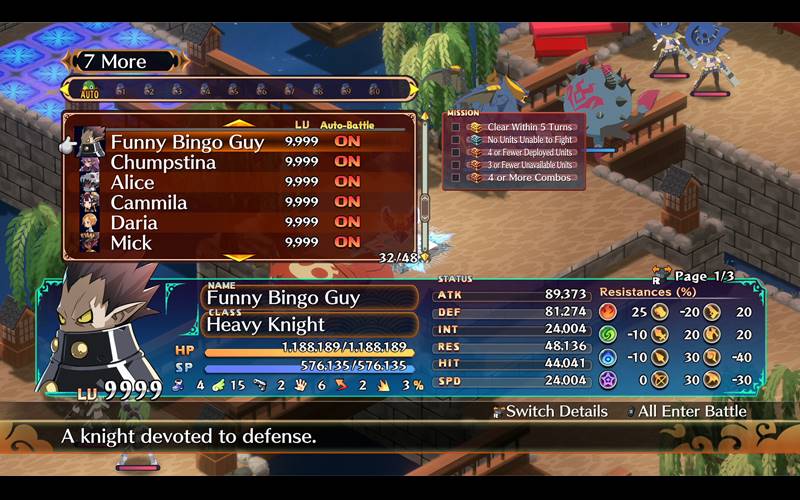Switch Alice's Auto-Battle setting

point(347,182)
